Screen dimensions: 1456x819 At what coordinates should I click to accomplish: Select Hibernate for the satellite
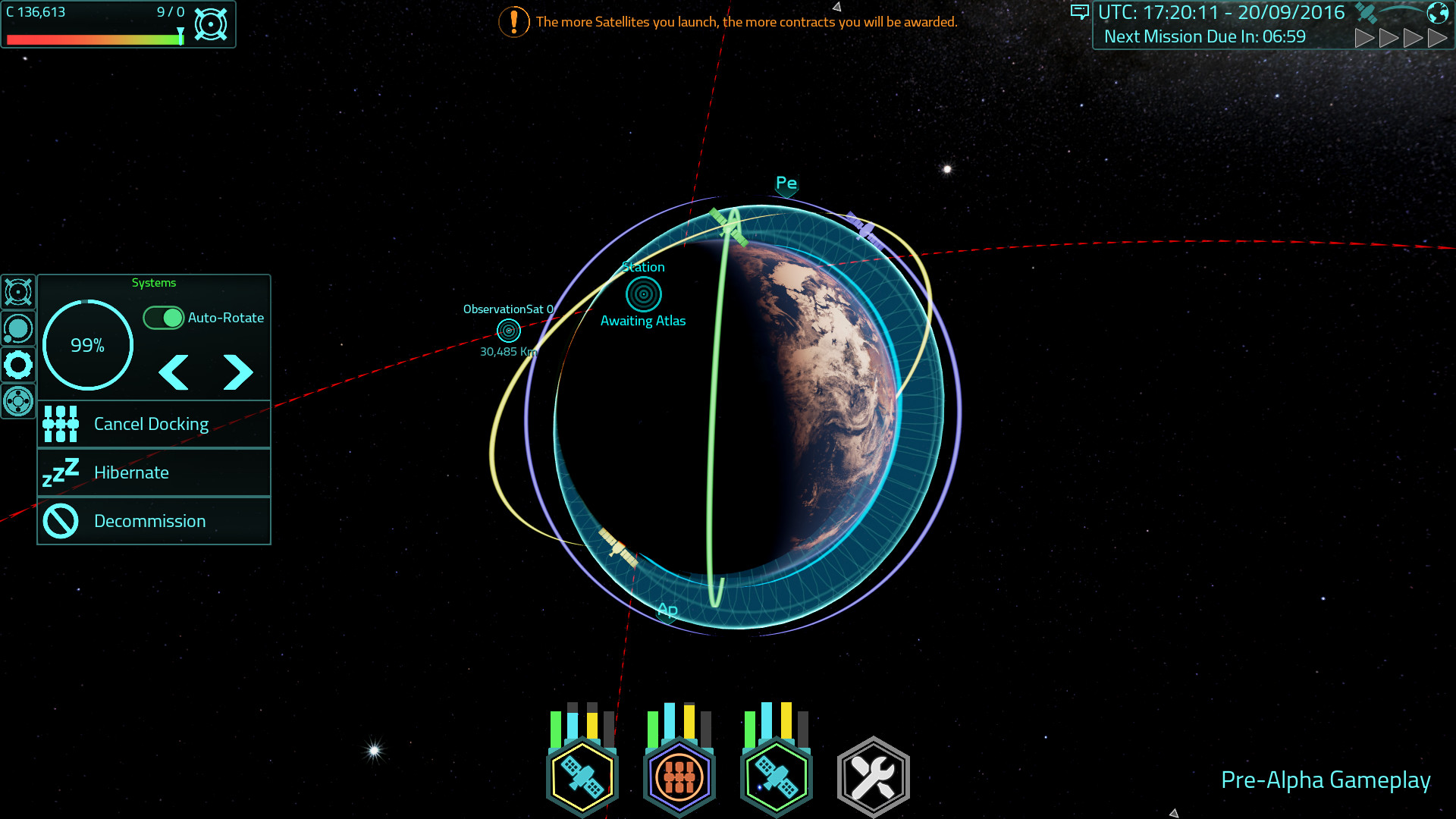click(x=130, y=472)
